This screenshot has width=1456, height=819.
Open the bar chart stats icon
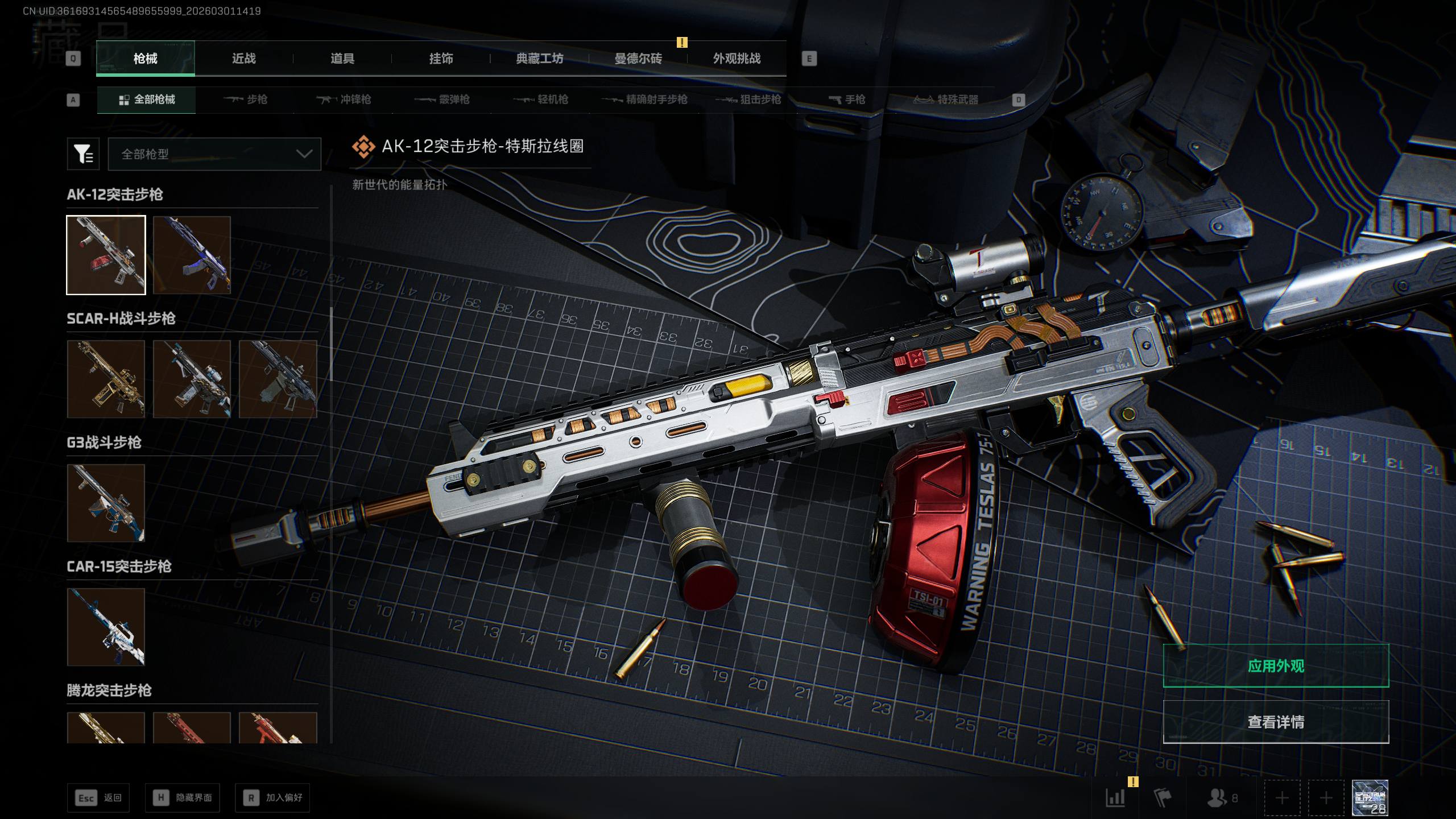pos(1115,798)
